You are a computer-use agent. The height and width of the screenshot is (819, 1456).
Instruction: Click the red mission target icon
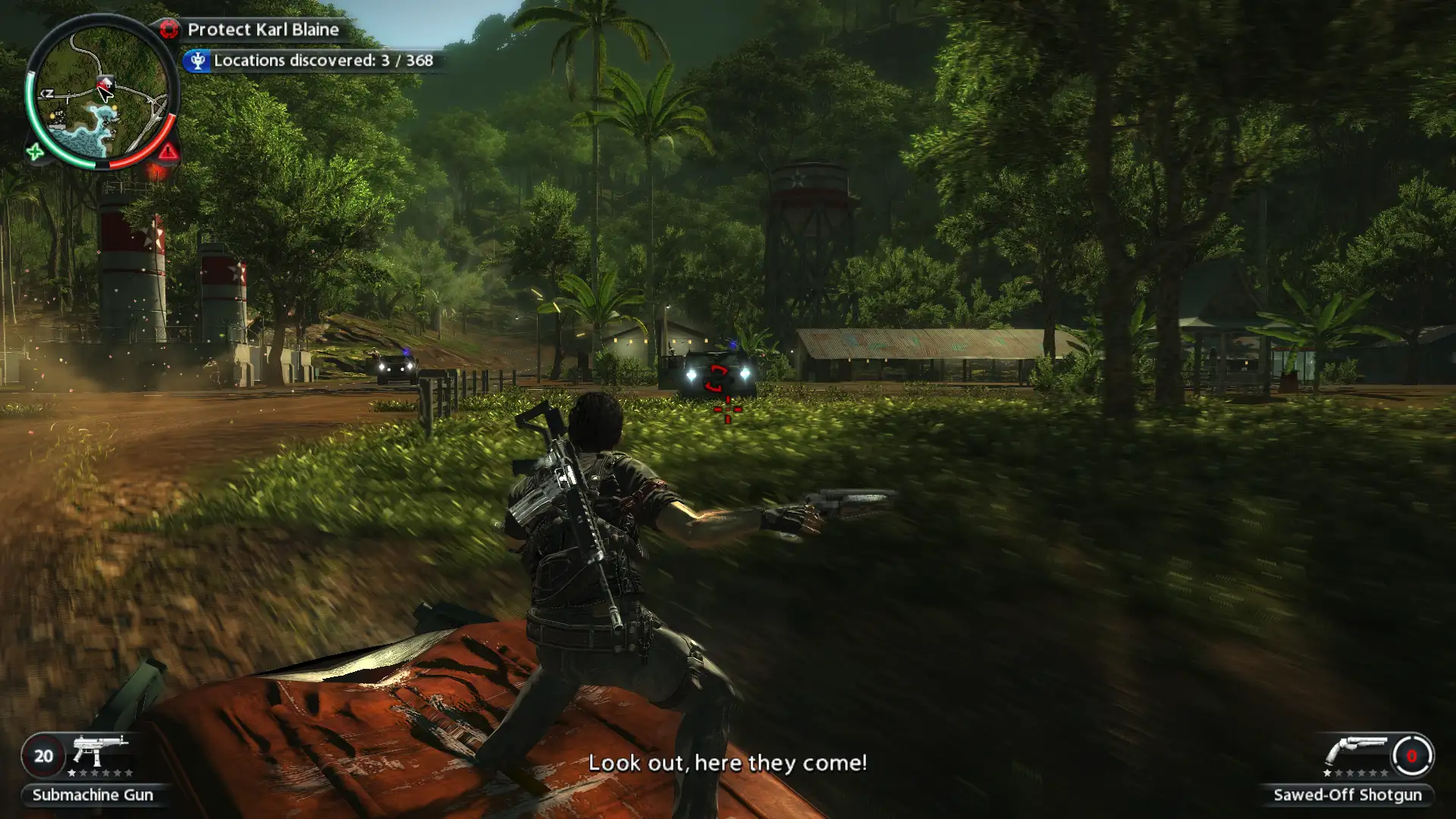click(168, 30)
